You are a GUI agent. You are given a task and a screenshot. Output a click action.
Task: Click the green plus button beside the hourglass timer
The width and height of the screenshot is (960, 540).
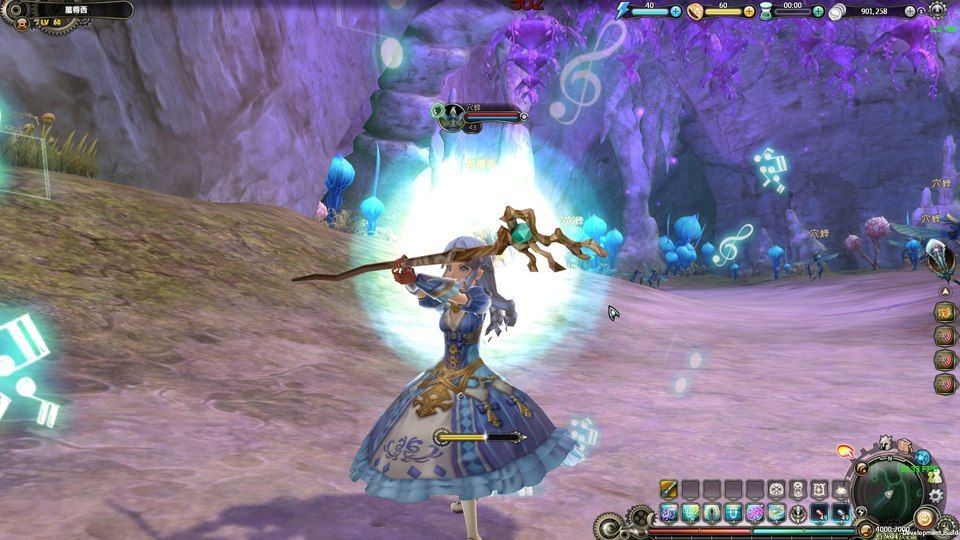point(819,11)
